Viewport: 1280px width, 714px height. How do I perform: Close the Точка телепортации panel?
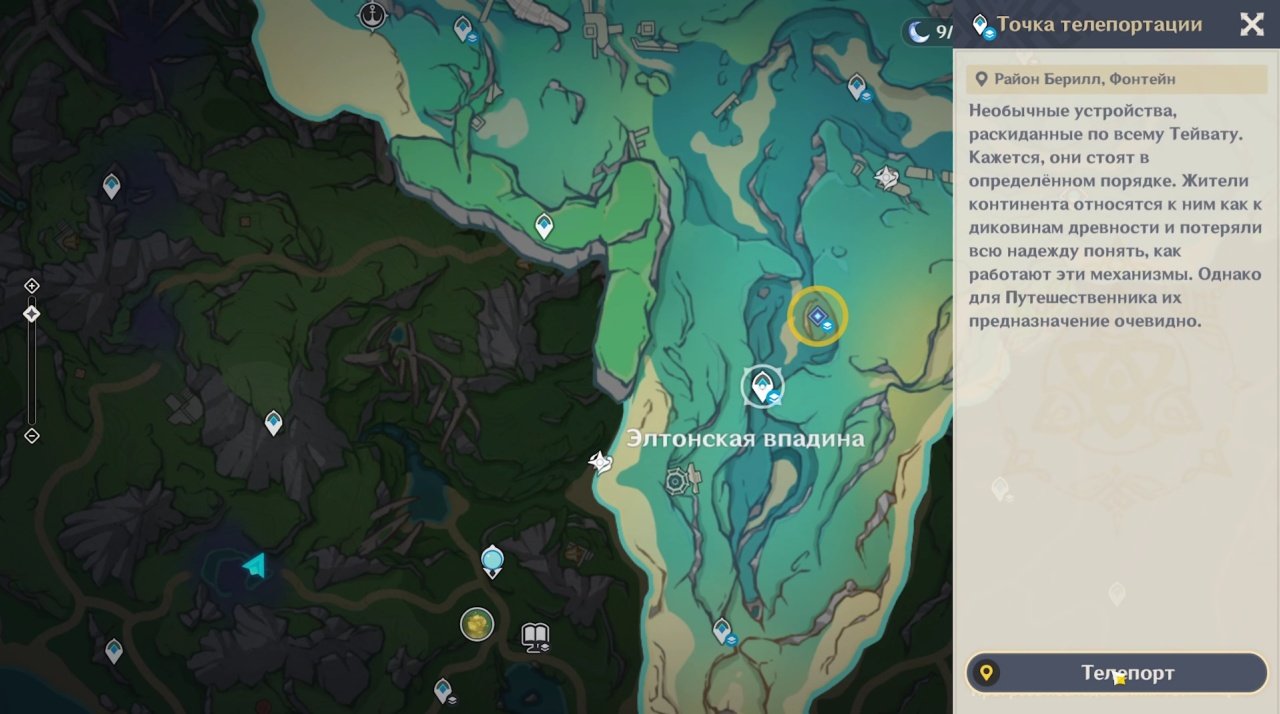(1251, 25)
